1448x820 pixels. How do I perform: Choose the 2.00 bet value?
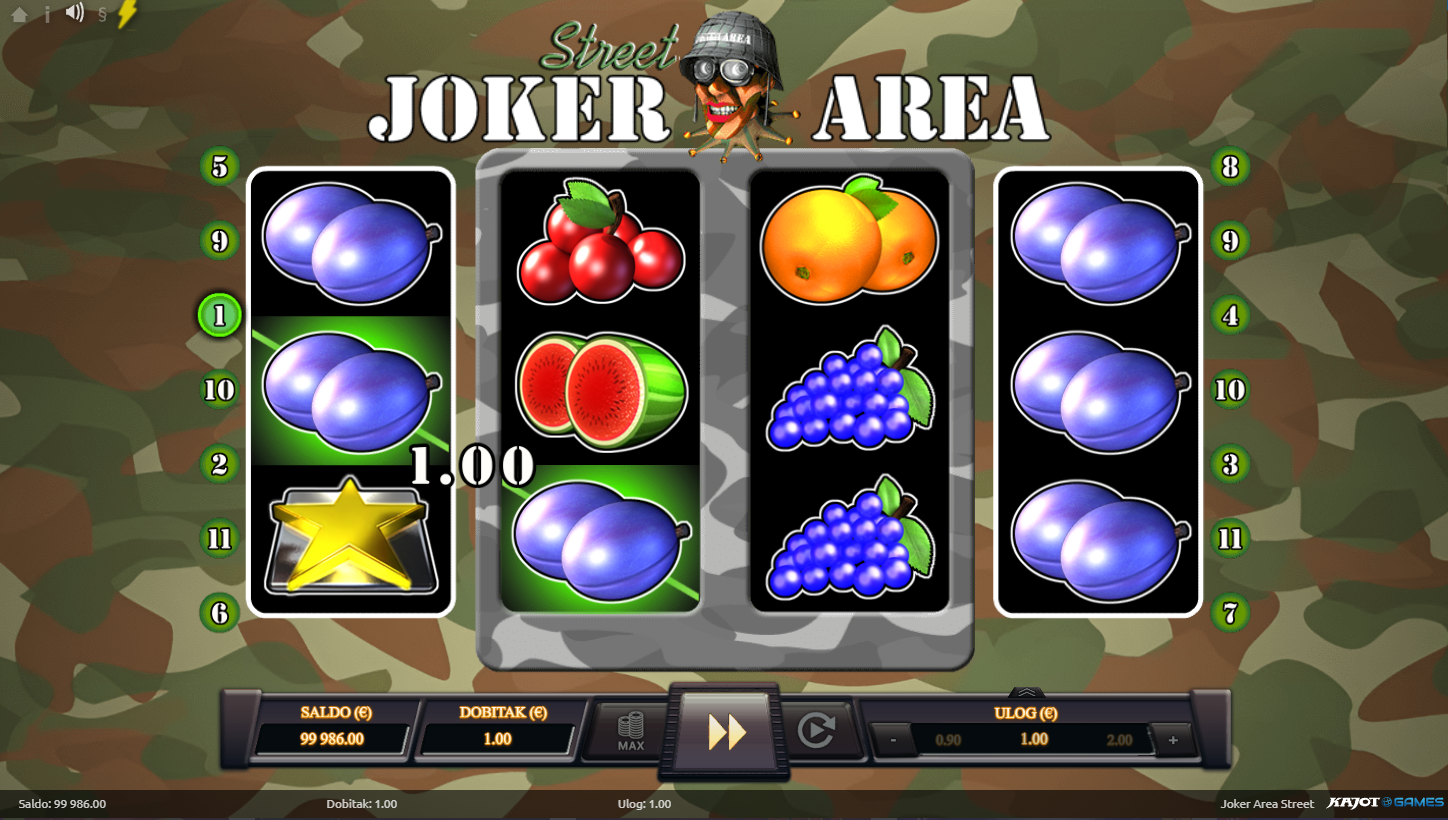[1119, 740]
